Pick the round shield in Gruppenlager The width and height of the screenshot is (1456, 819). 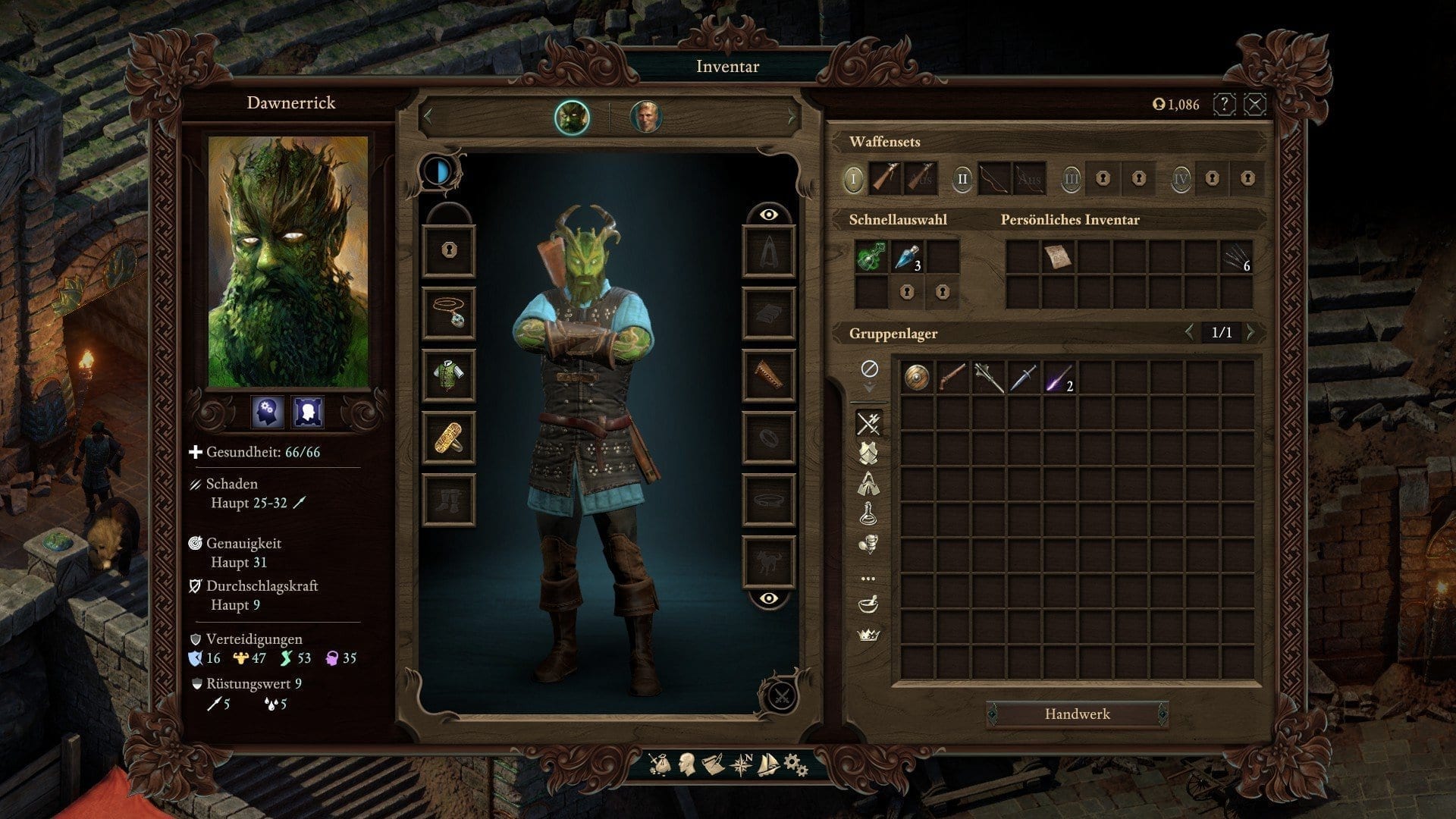point(917,377)
